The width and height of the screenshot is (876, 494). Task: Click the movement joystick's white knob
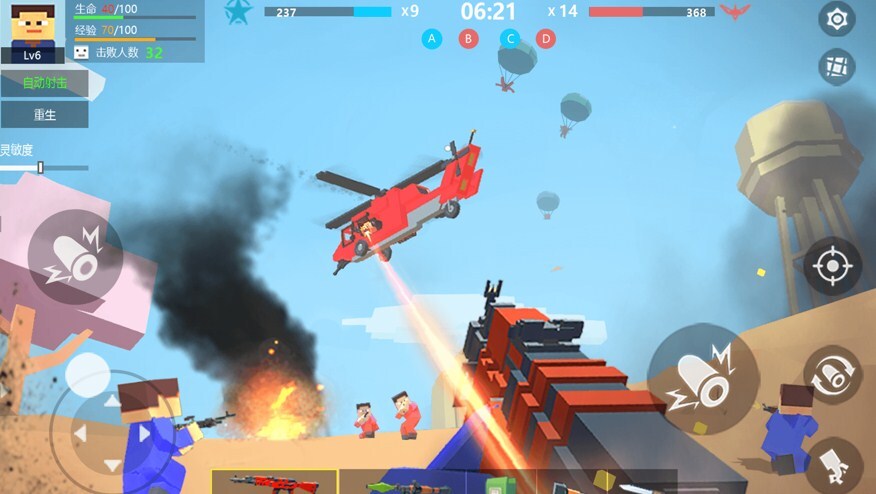[88, 375]
